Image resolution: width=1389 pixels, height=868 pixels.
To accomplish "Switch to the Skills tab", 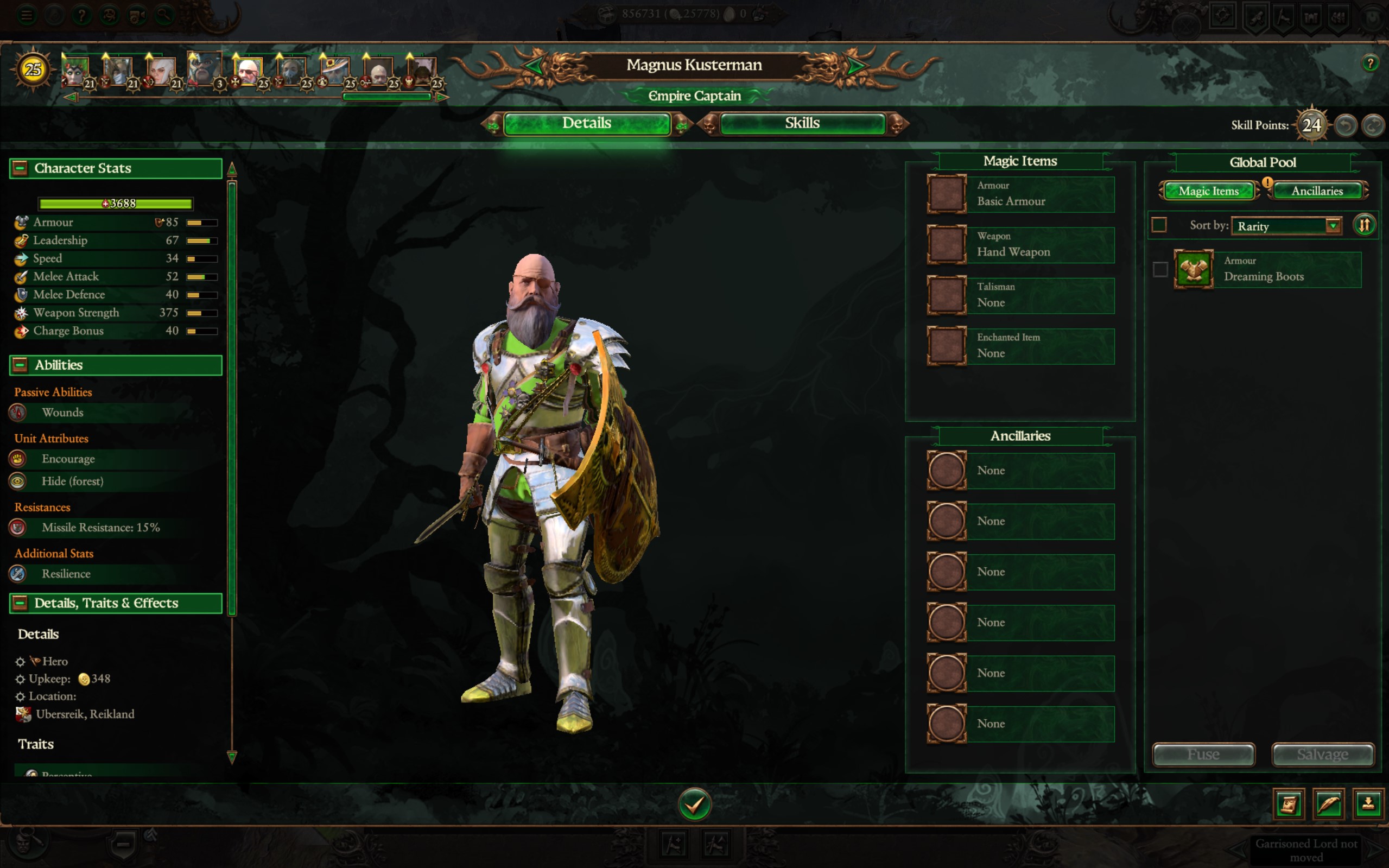I will (x=802, y=123).
